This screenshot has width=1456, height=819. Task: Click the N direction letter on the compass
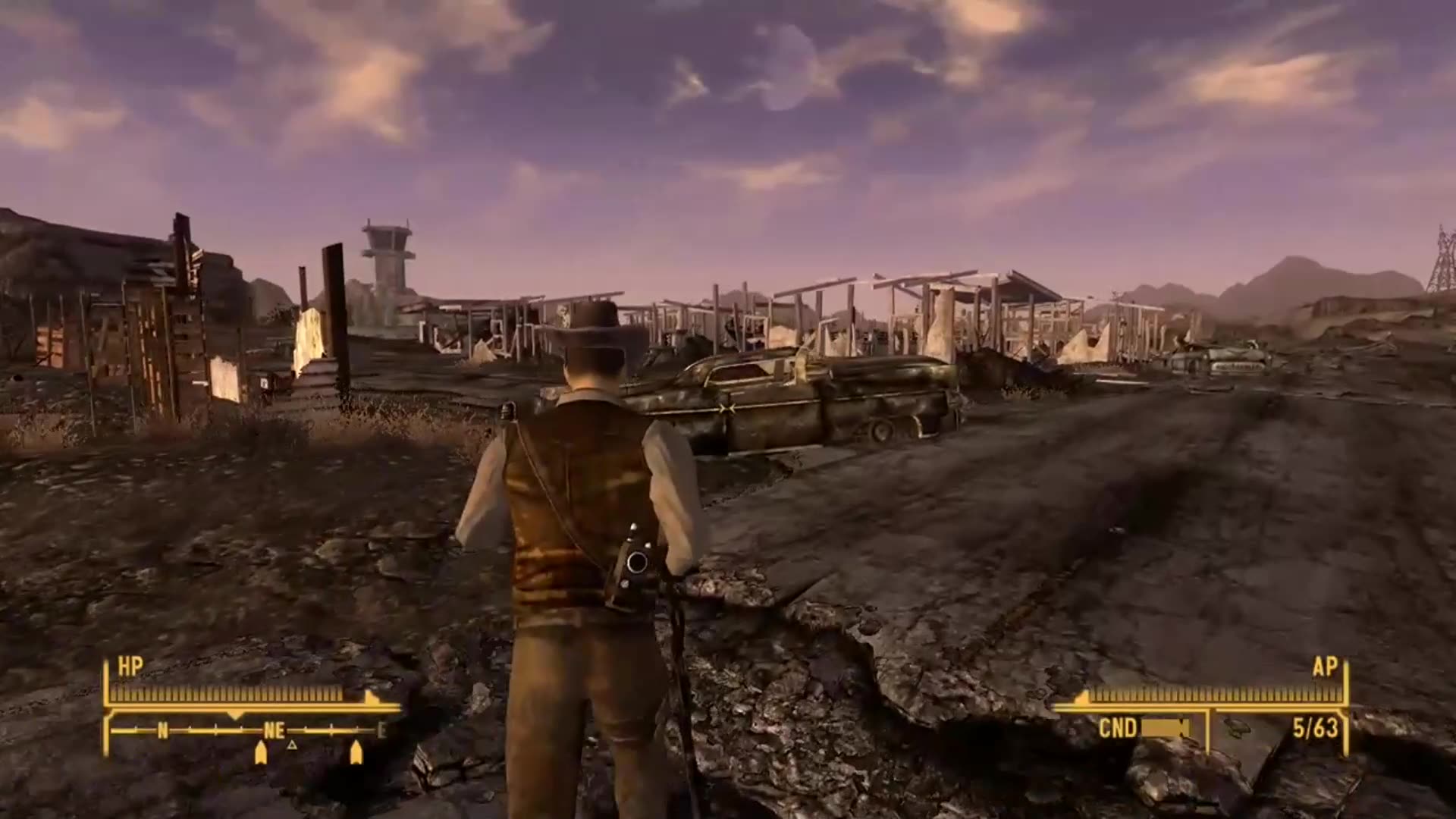[x=162, y=730]
